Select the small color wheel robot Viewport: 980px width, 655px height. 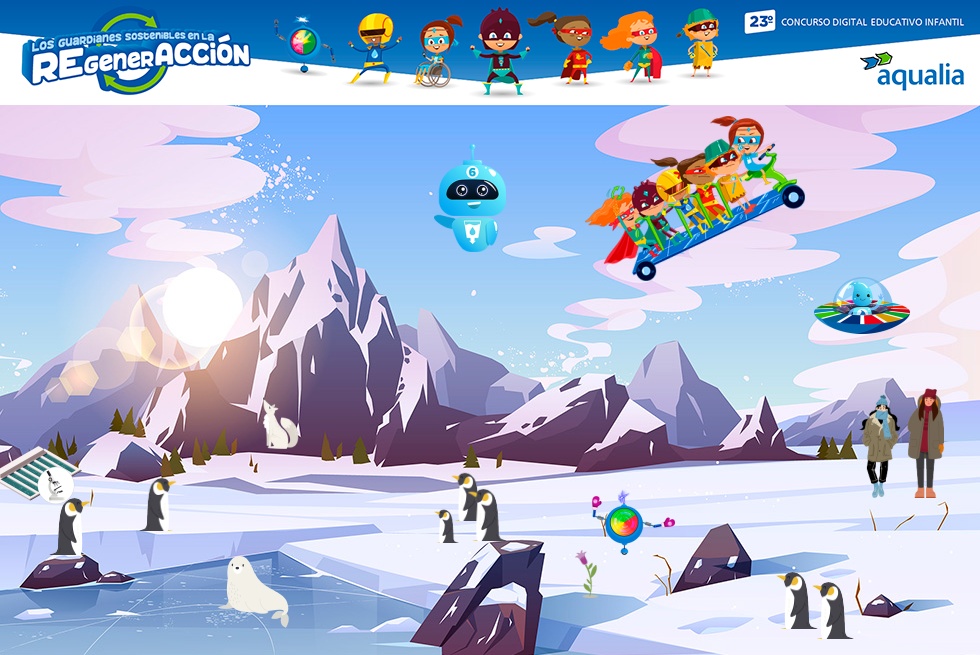tap(626, 522)
